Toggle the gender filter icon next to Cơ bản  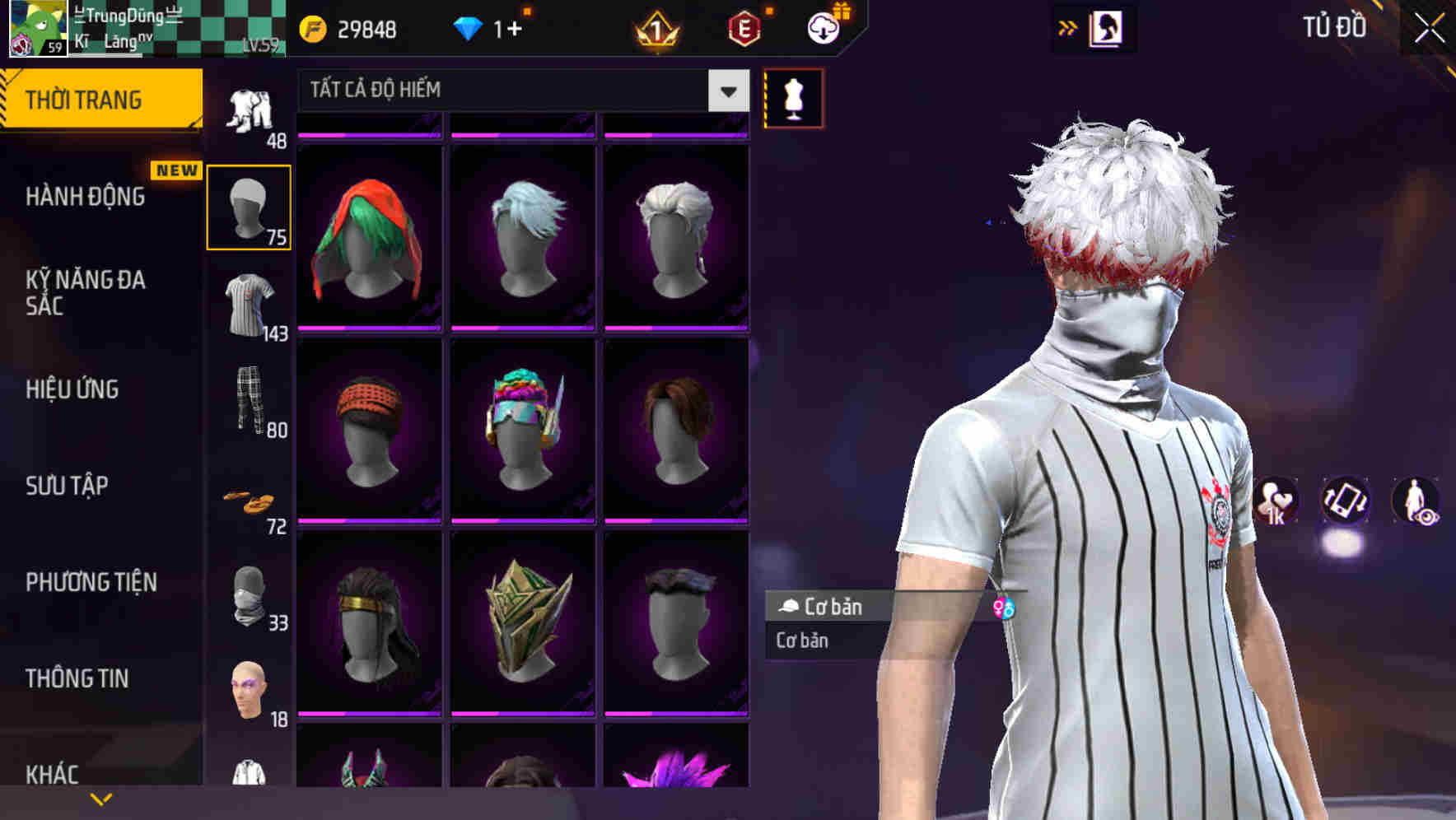click(1005, 607)
